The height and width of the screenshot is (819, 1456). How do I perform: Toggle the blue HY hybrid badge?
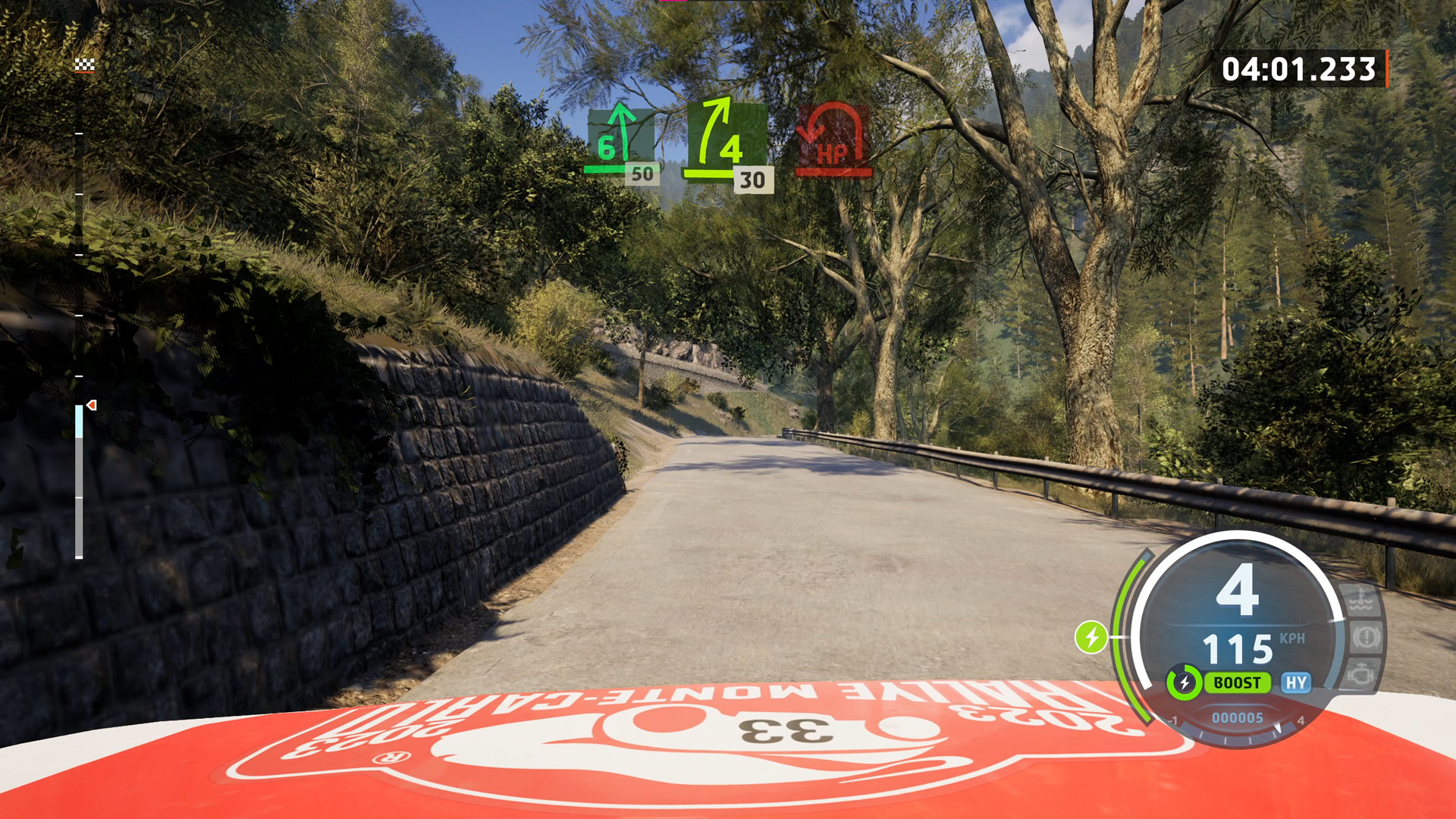click(x=1296, y=682)
